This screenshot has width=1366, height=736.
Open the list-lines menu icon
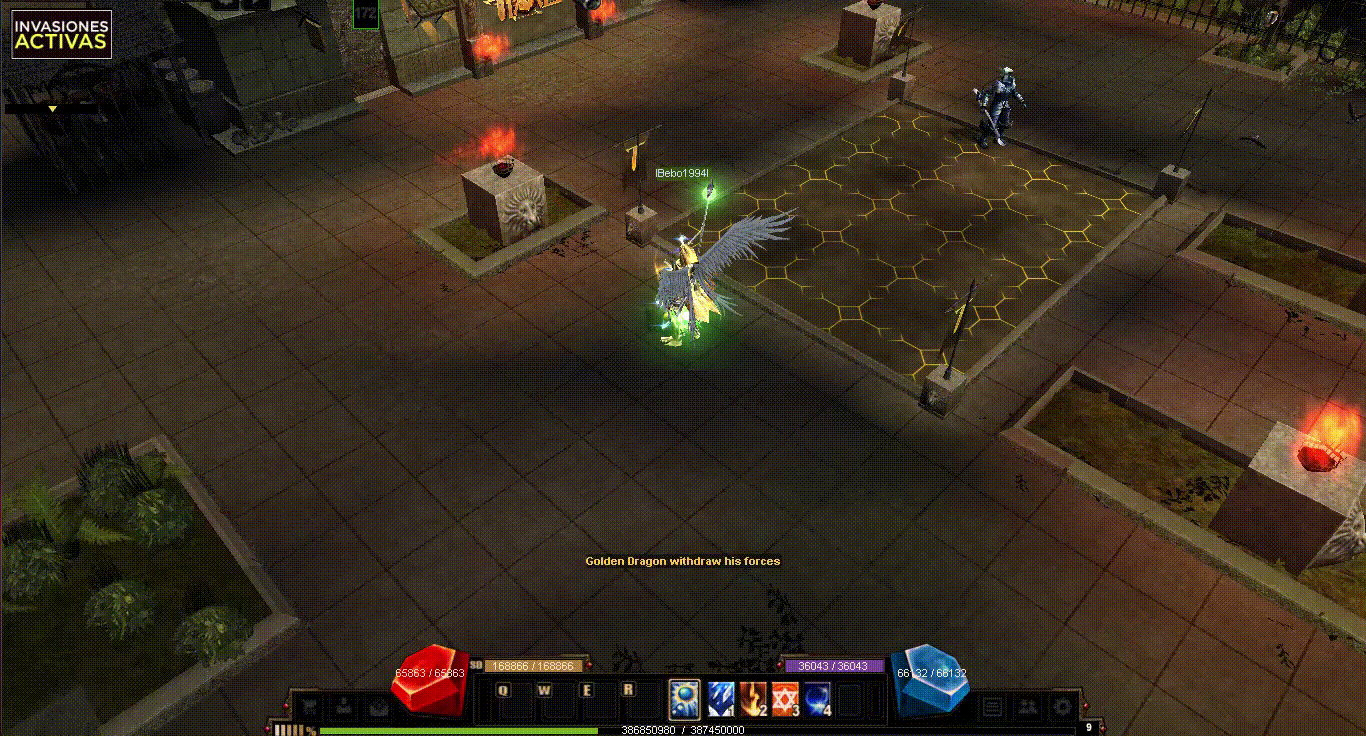pyautogui.click(x=993, y=707)
